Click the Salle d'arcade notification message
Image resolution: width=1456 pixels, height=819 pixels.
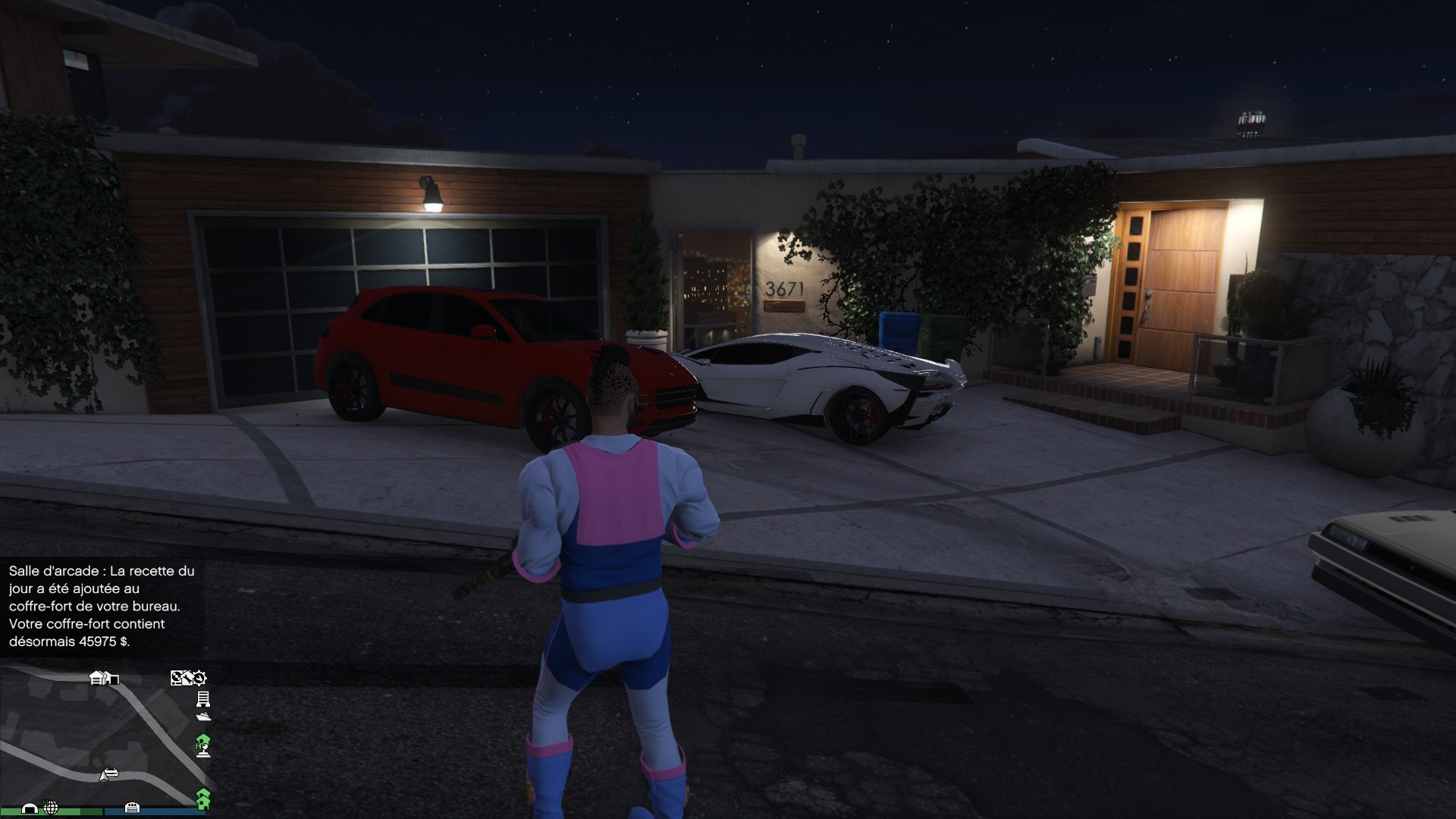tap(102, 606)
